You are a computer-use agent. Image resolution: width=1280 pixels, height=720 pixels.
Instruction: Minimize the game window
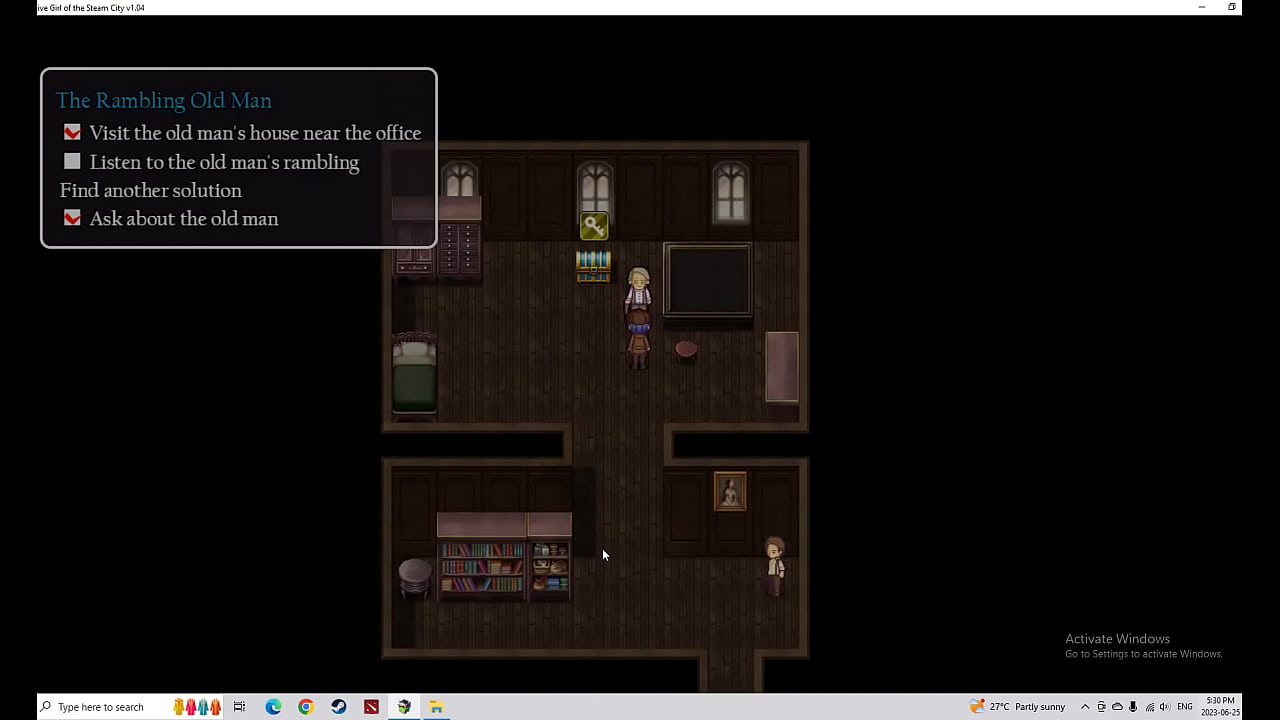point(1201,7)
